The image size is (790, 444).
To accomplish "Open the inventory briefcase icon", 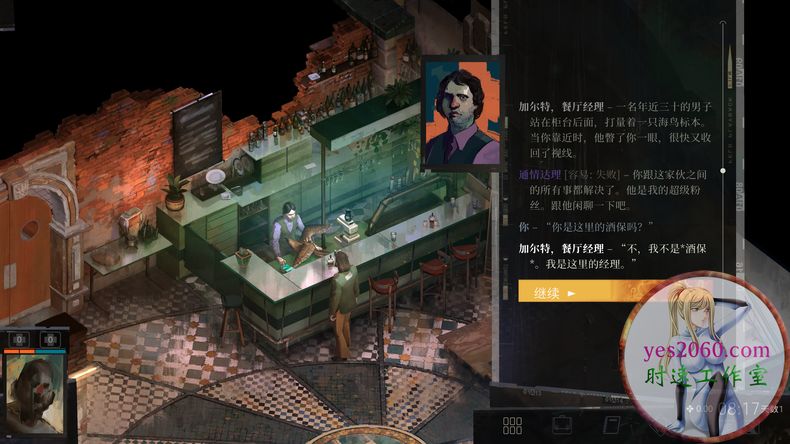I will [x=561, y=426].
